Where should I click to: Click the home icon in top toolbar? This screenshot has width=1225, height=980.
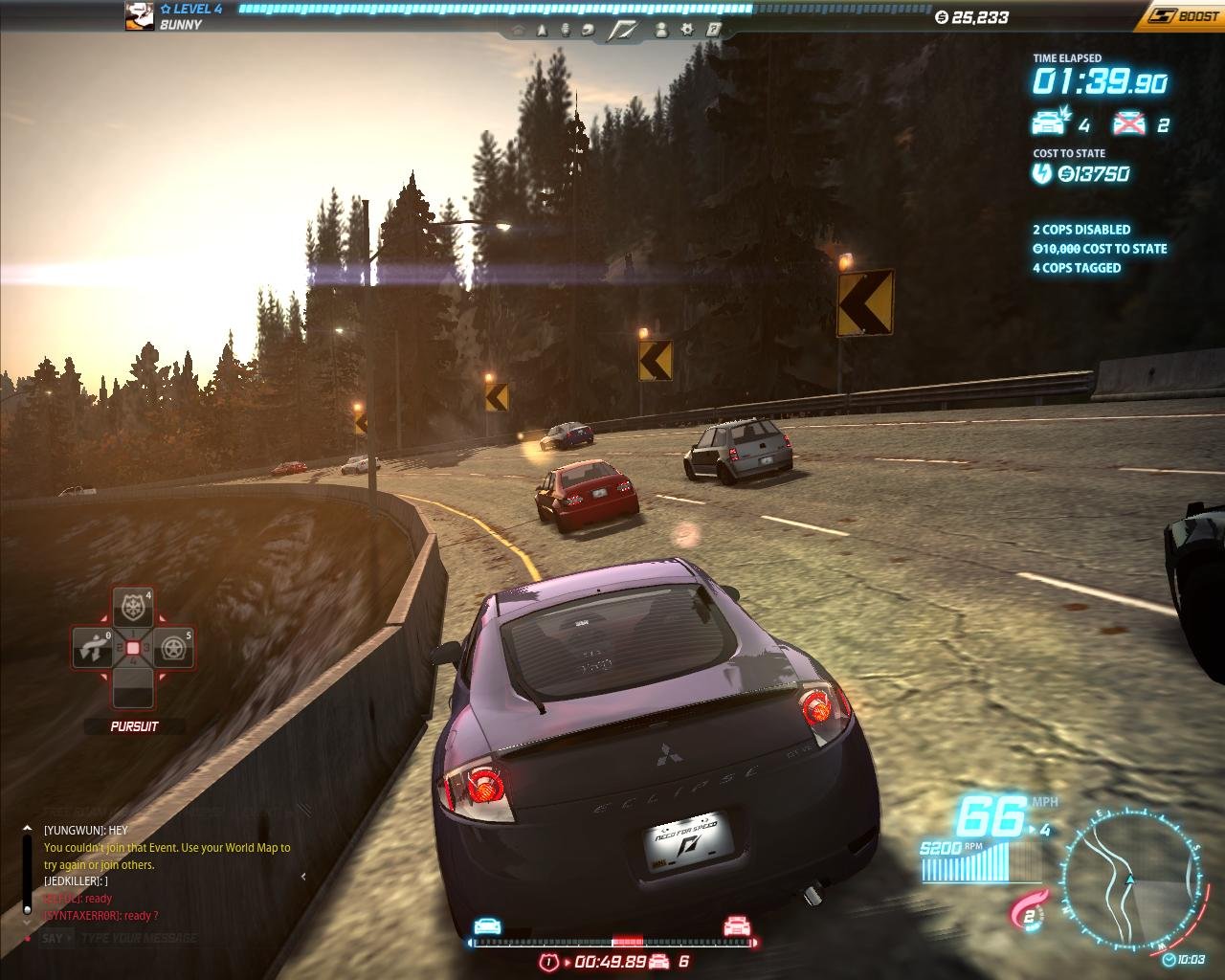(x=518, y=31)
